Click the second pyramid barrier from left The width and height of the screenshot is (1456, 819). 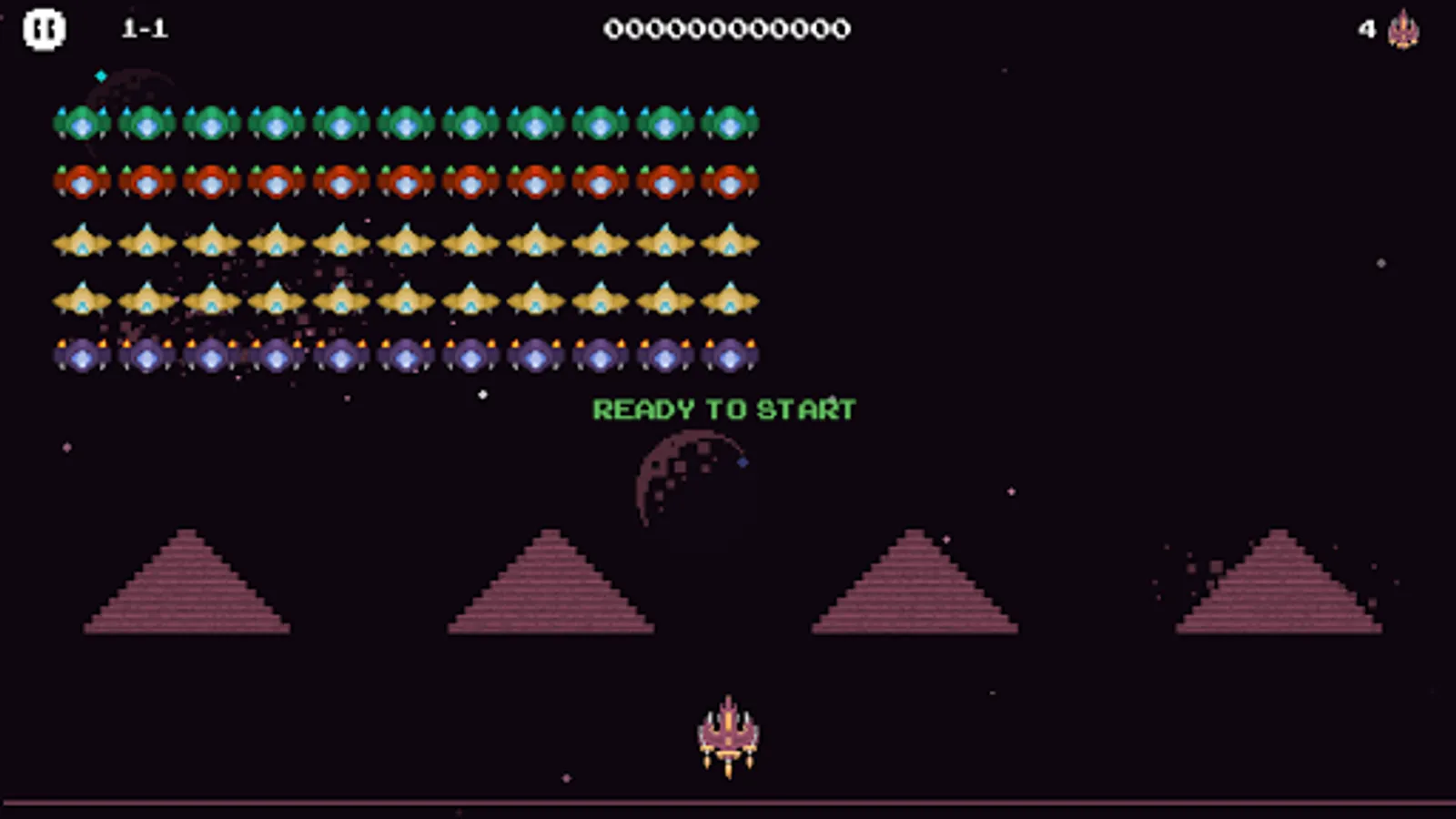(551, 591)
